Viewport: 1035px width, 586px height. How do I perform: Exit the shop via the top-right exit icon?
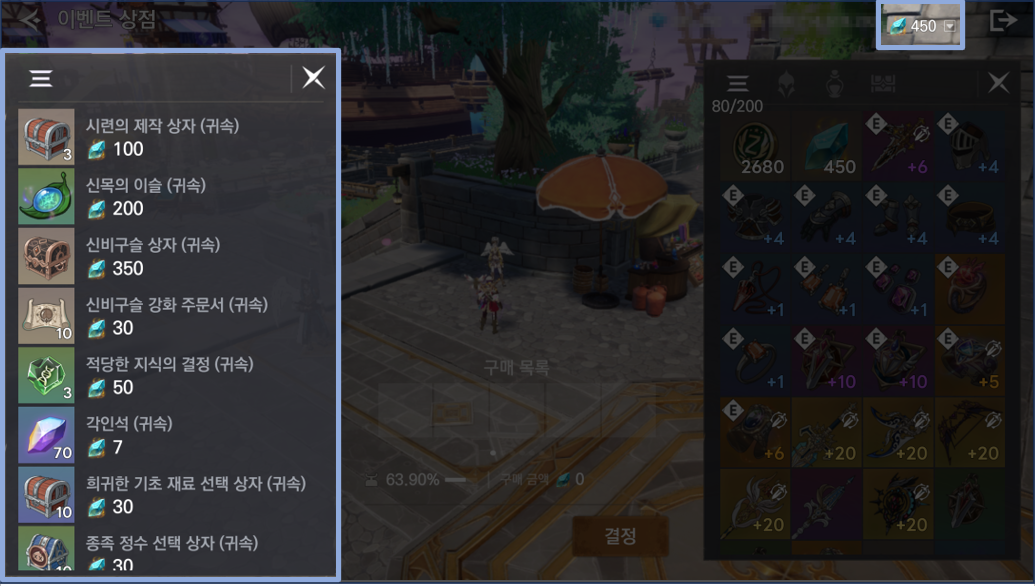pyautogui.click(x=1003, y=21)
